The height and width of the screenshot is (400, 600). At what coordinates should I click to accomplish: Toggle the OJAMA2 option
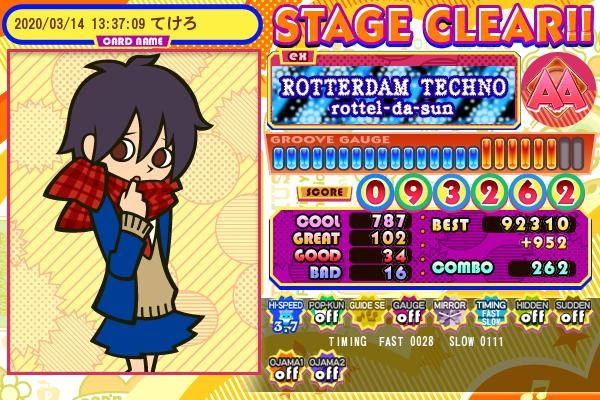point(325,368)
